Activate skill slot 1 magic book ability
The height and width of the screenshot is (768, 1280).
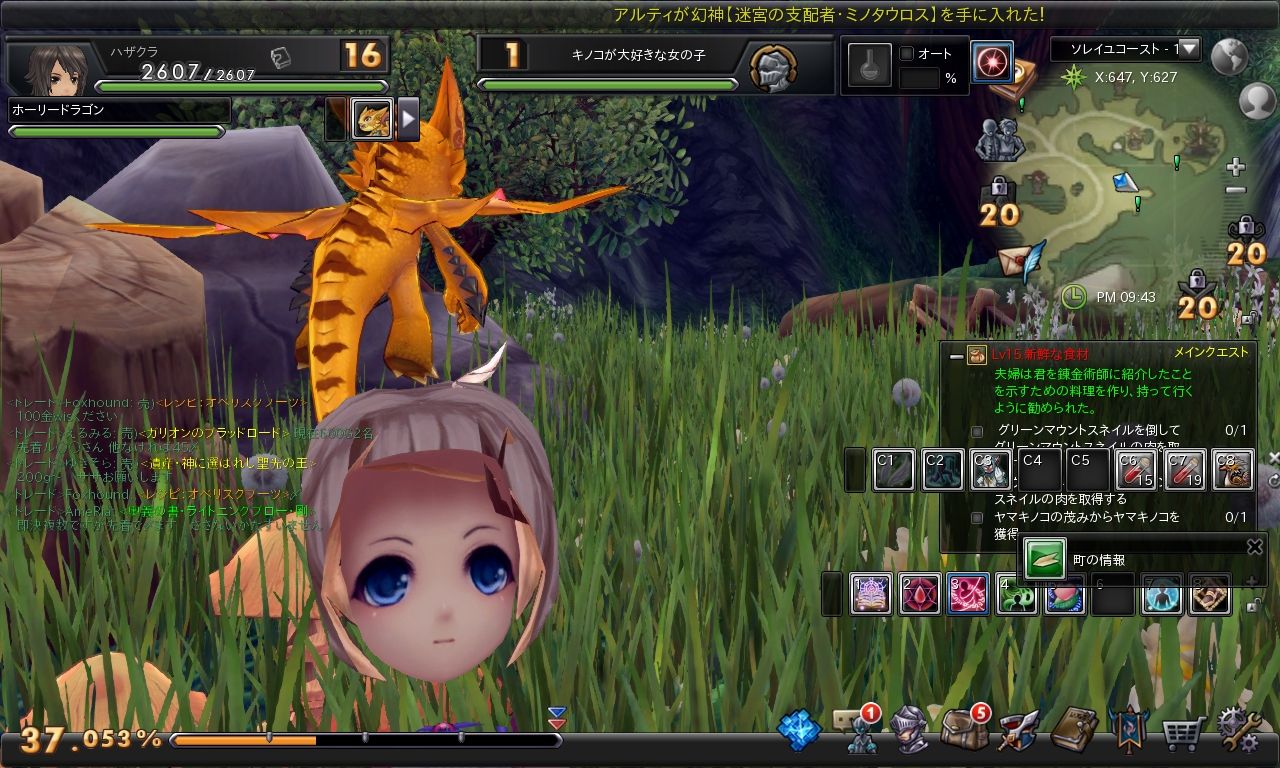tap(870, 594)
